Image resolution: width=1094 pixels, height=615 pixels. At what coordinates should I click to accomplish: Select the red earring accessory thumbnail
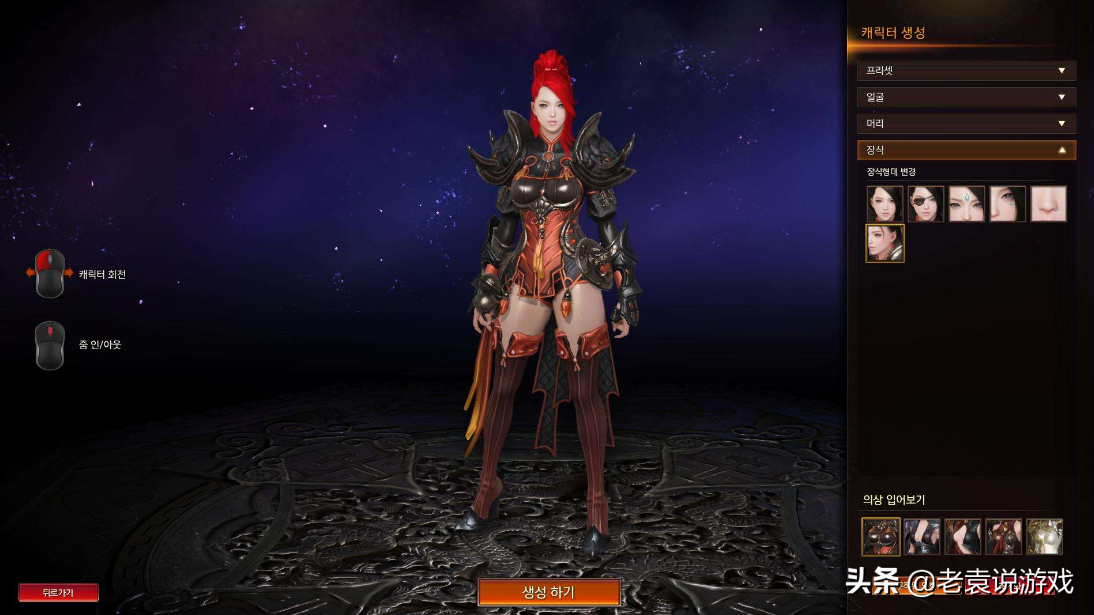[885, 244]
